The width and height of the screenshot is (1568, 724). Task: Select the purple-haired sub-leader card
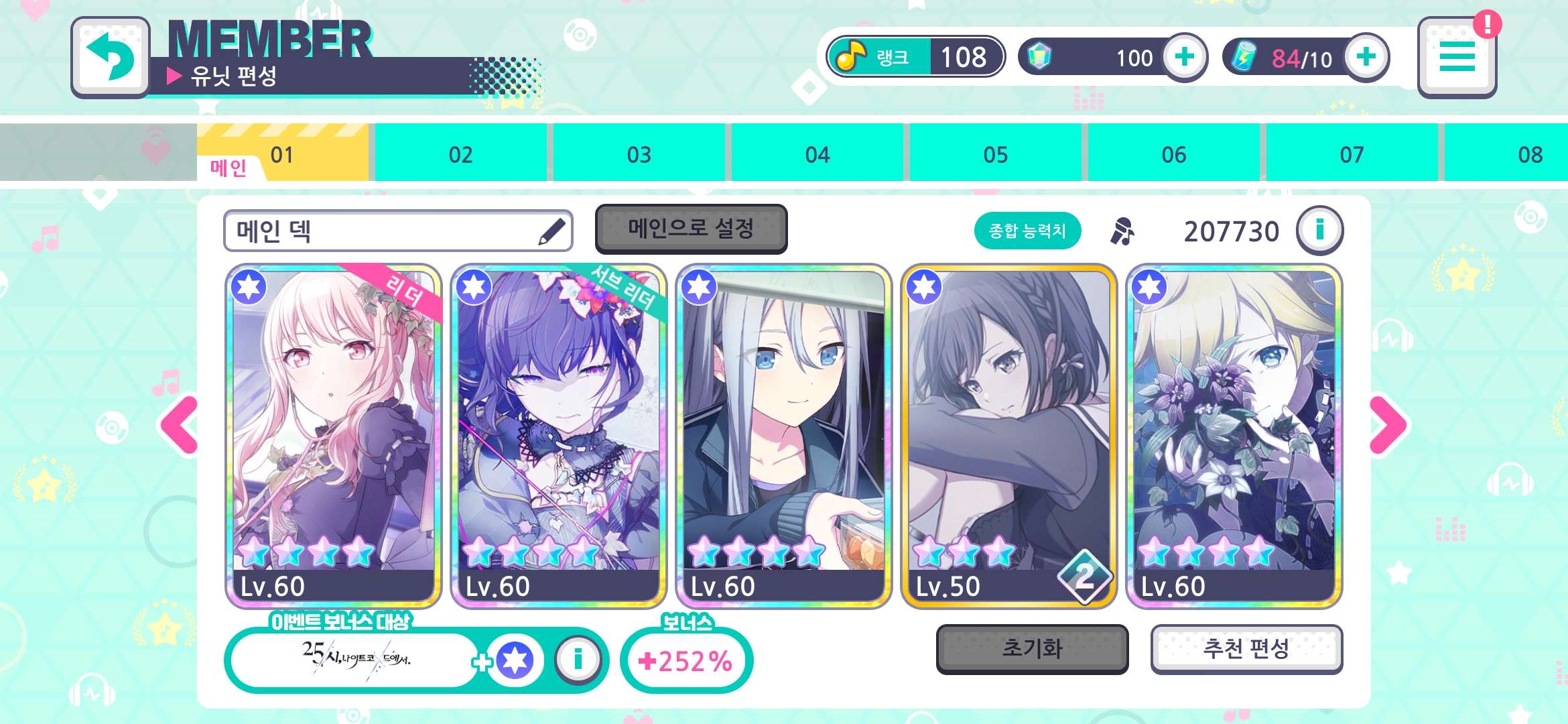(558, 436)
